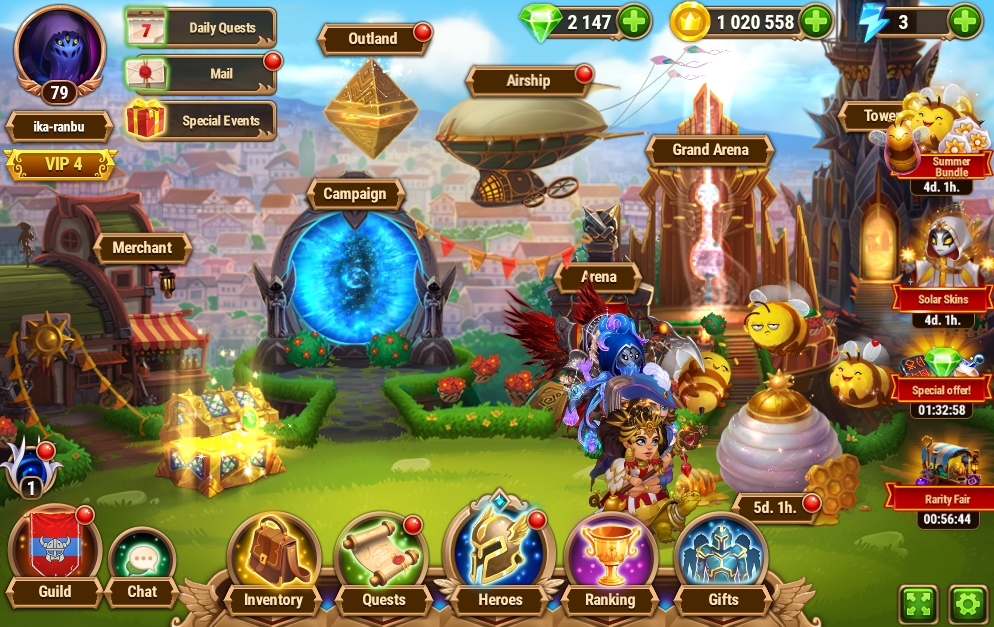Enter the Grand Arena
This screenshot has width=994, height=627.
coord(710,150)
